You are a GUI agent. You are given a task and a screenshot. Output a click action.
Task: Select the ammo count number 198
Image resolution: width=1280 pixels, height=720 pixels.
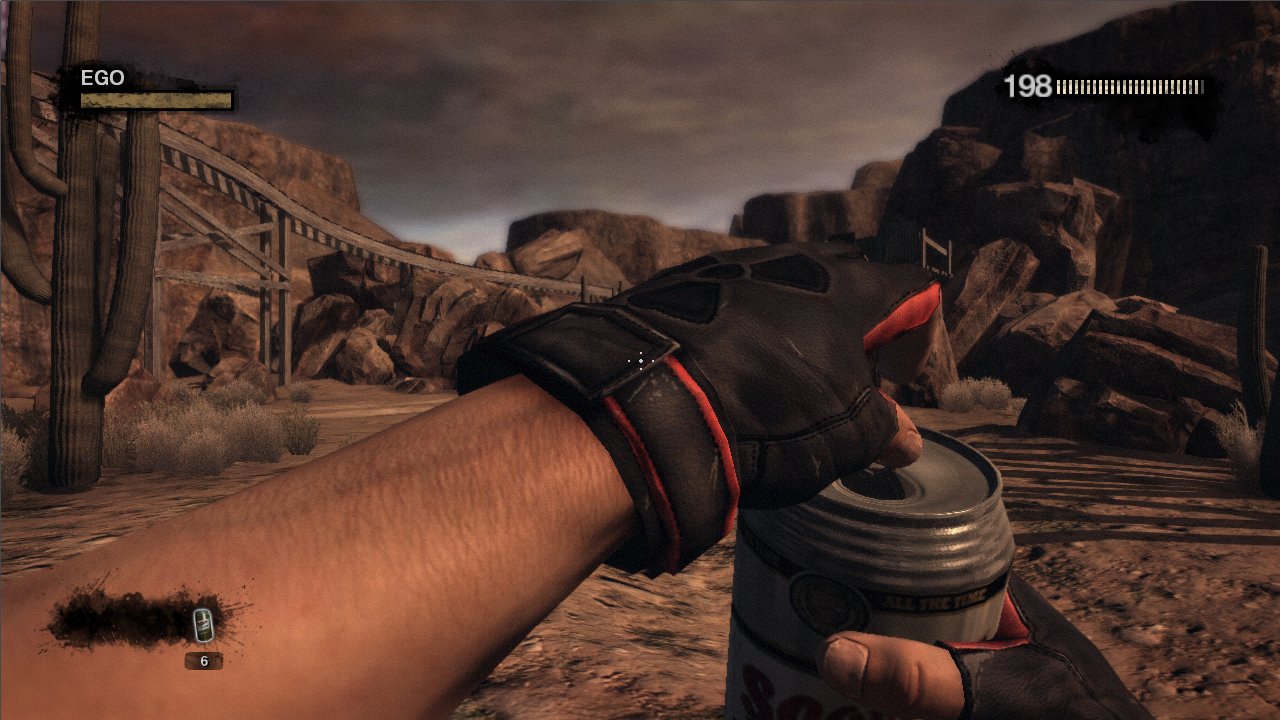tap(1029, 87)
